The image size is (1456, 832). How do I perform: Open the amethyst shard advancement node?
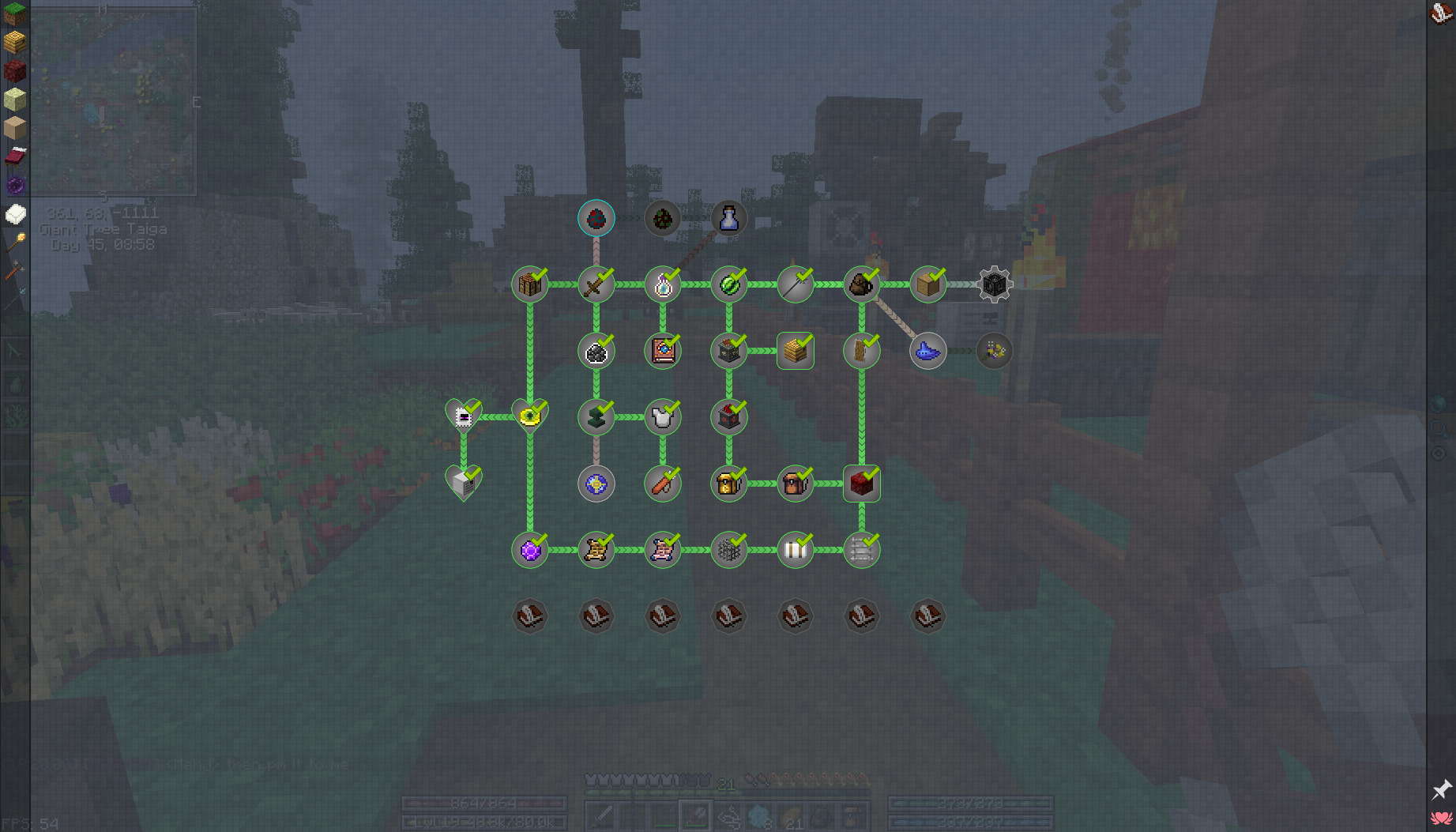point(530,550)
